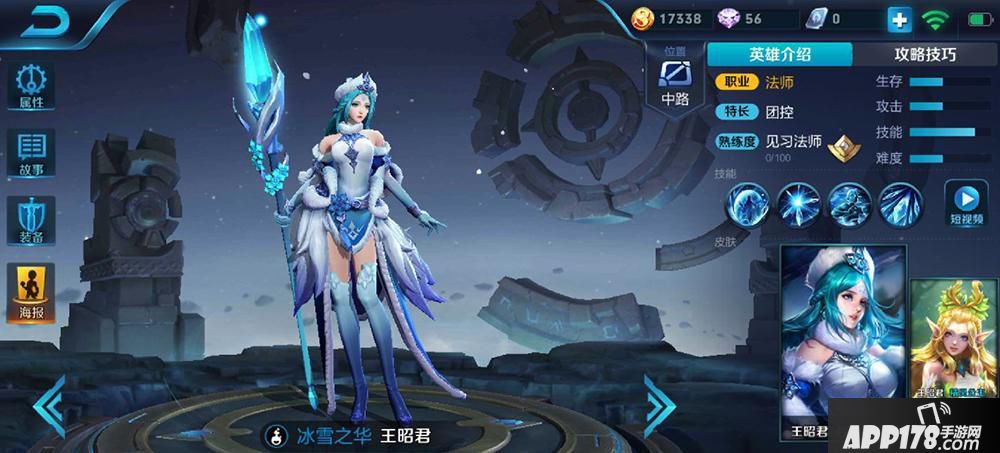This screenshot has width=1000, height=453.
Task: Open the 海报 poster view
Action: [30, 288]
